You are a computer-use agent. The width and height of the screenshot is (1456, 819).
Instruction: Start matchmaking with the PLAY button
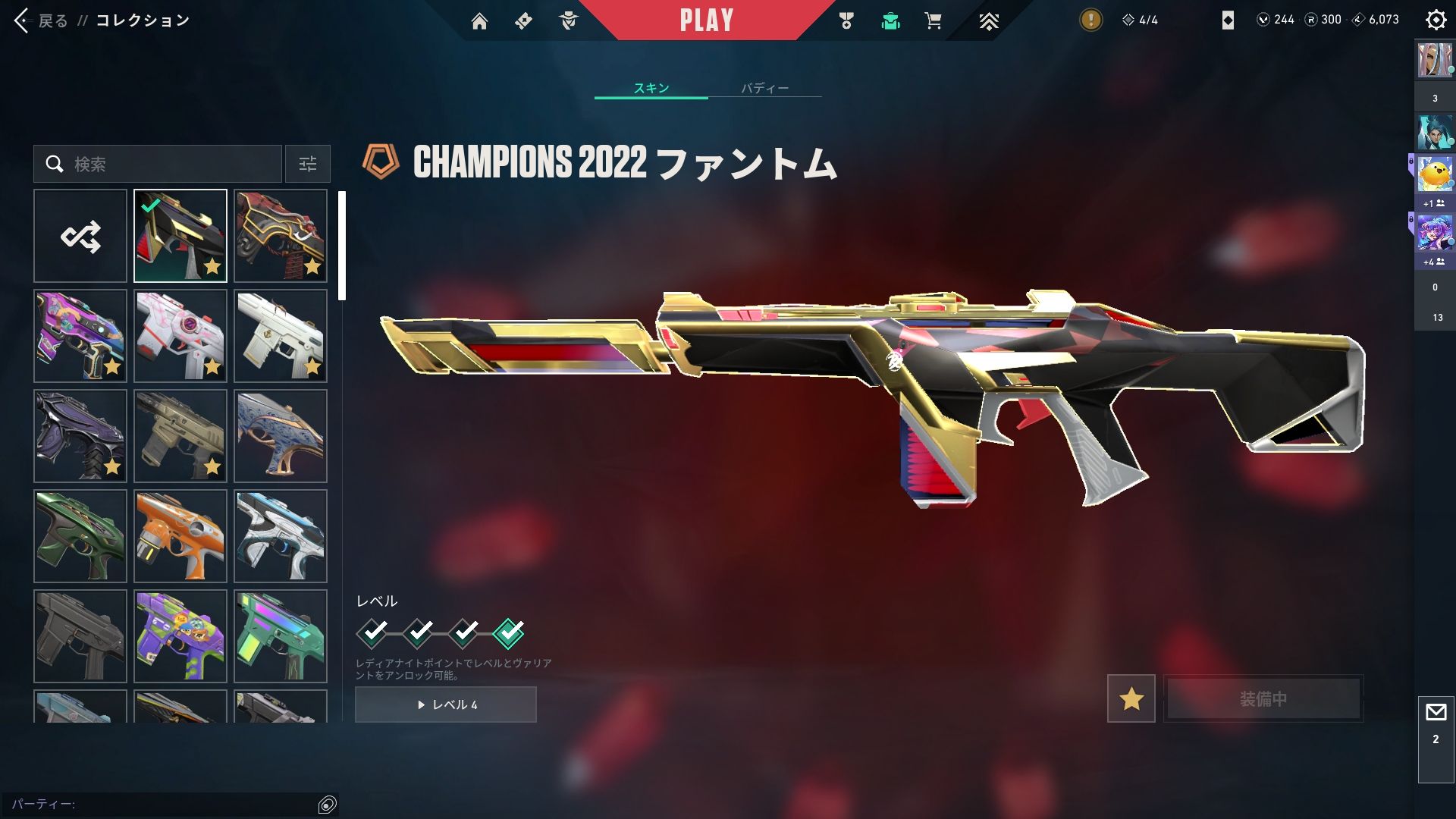[x=706, y=20]
